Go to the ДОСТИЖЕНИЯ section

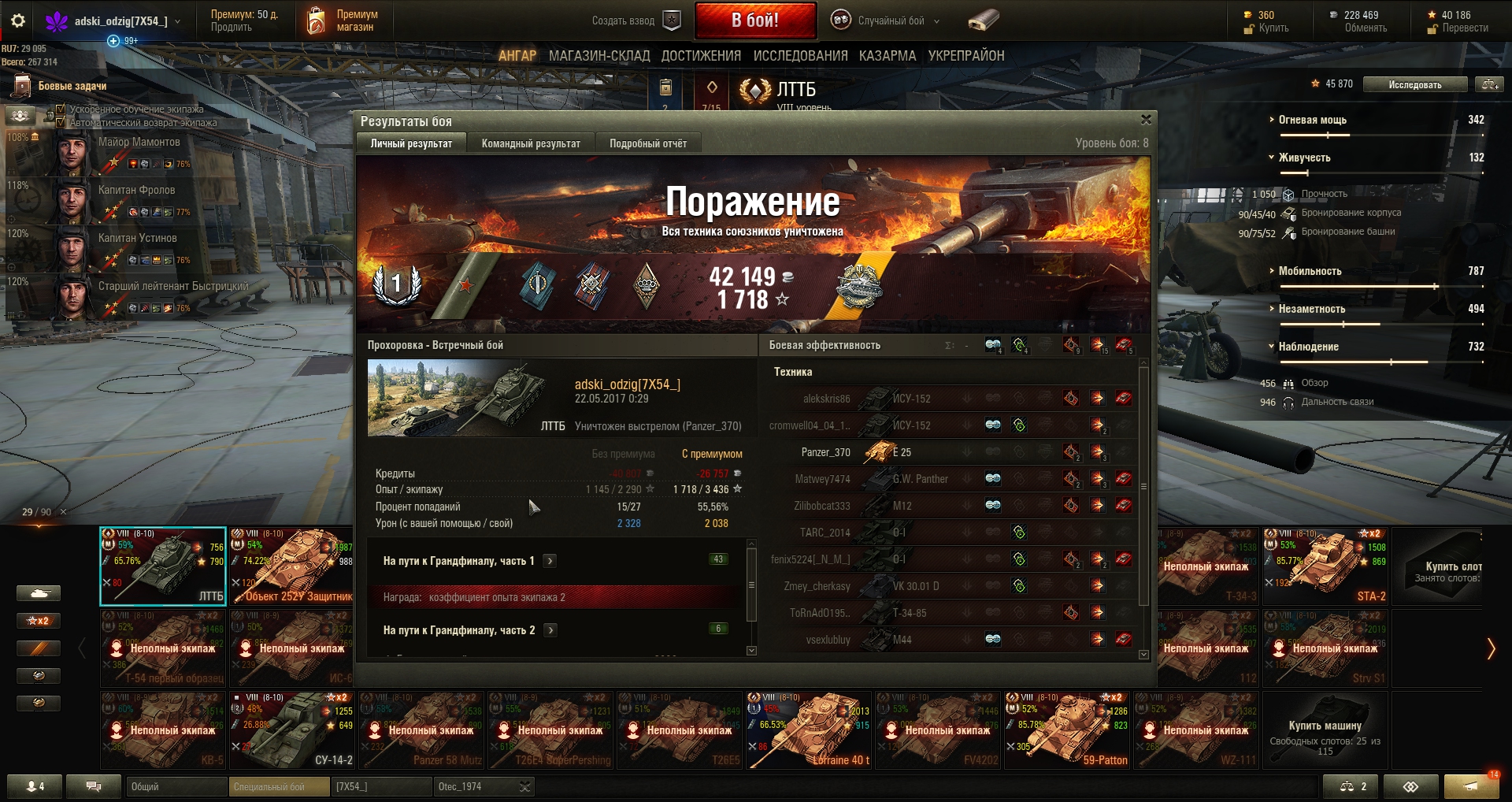(701, 56)
